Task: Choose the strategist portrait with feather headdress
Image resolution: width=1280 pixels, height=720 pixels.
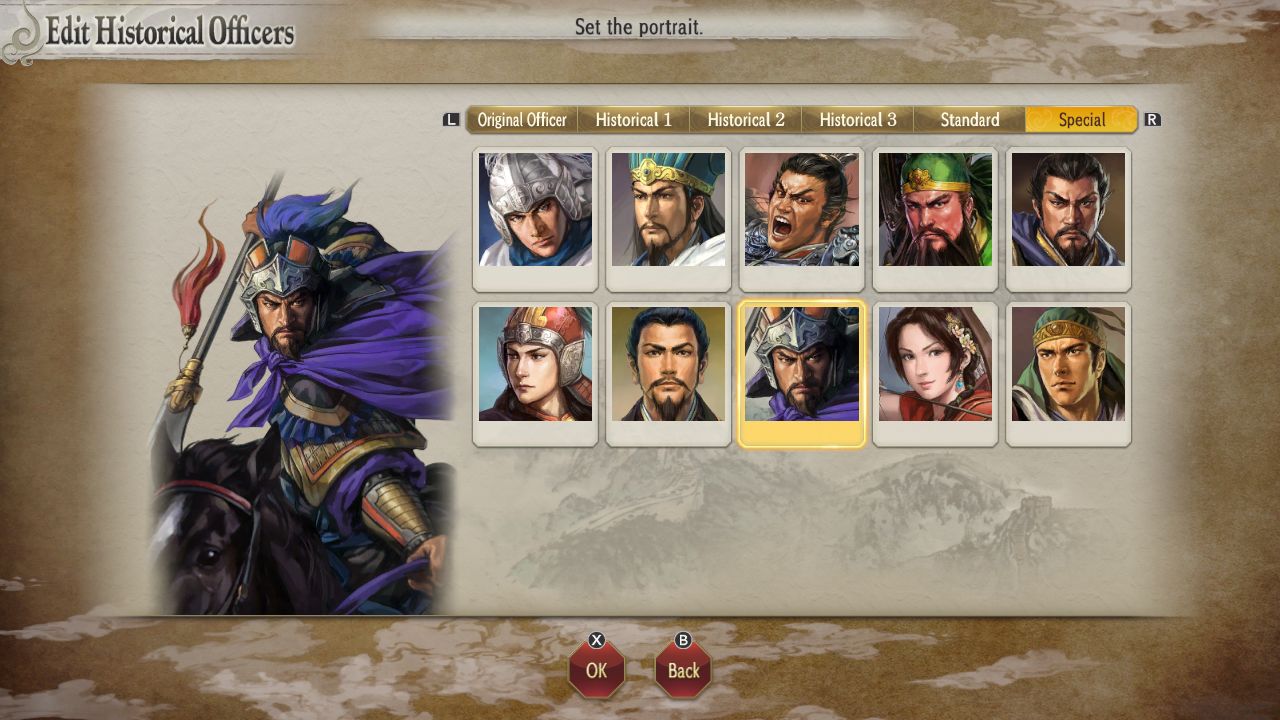Action: [x=668, y=211]
